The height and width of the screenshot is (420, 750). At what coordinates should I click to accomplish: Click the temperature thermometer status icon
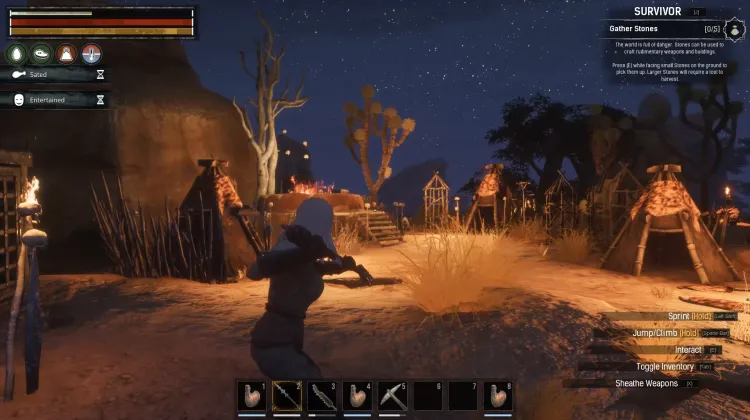click(92, 54)
